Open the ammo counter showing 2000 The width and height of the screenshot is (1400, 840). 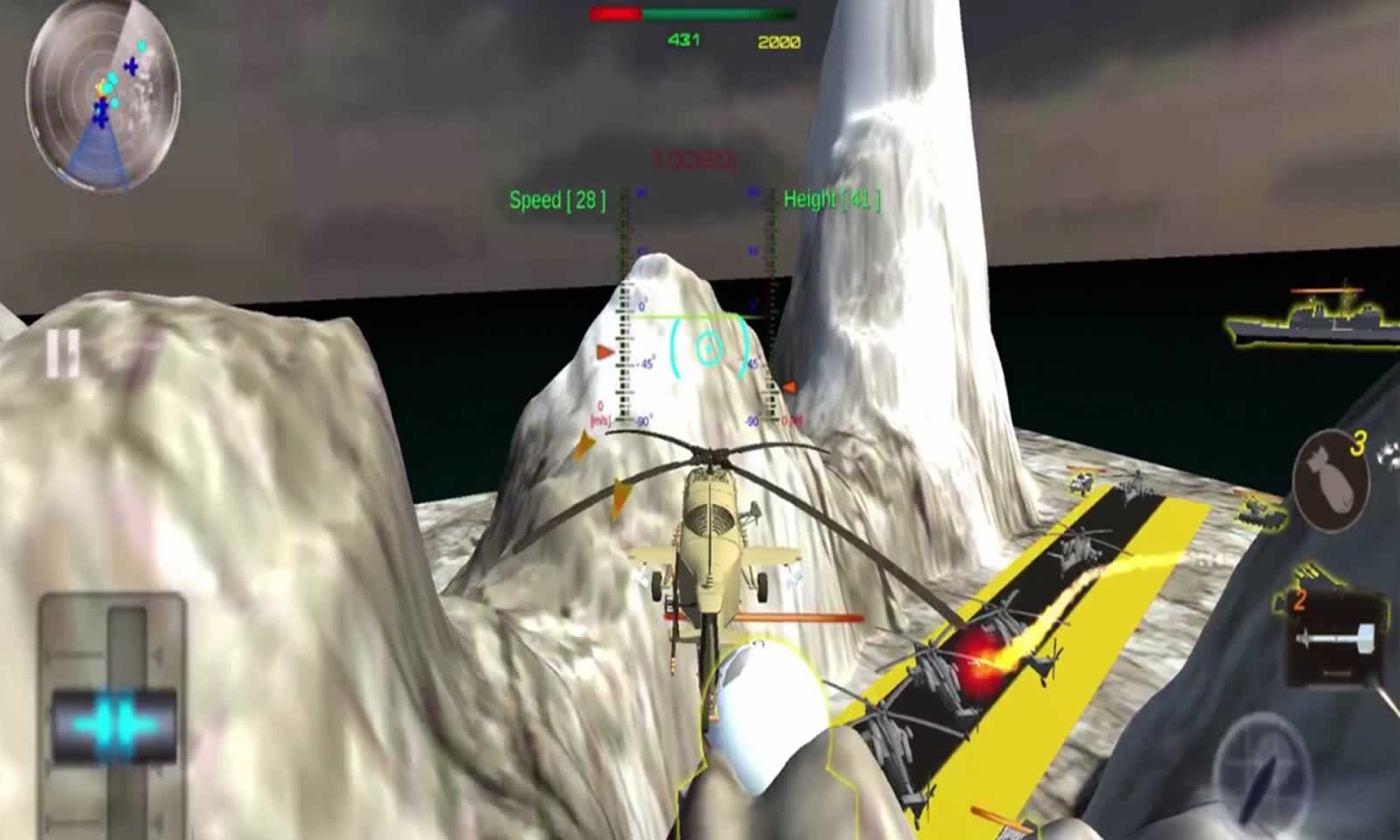[781, 38]
